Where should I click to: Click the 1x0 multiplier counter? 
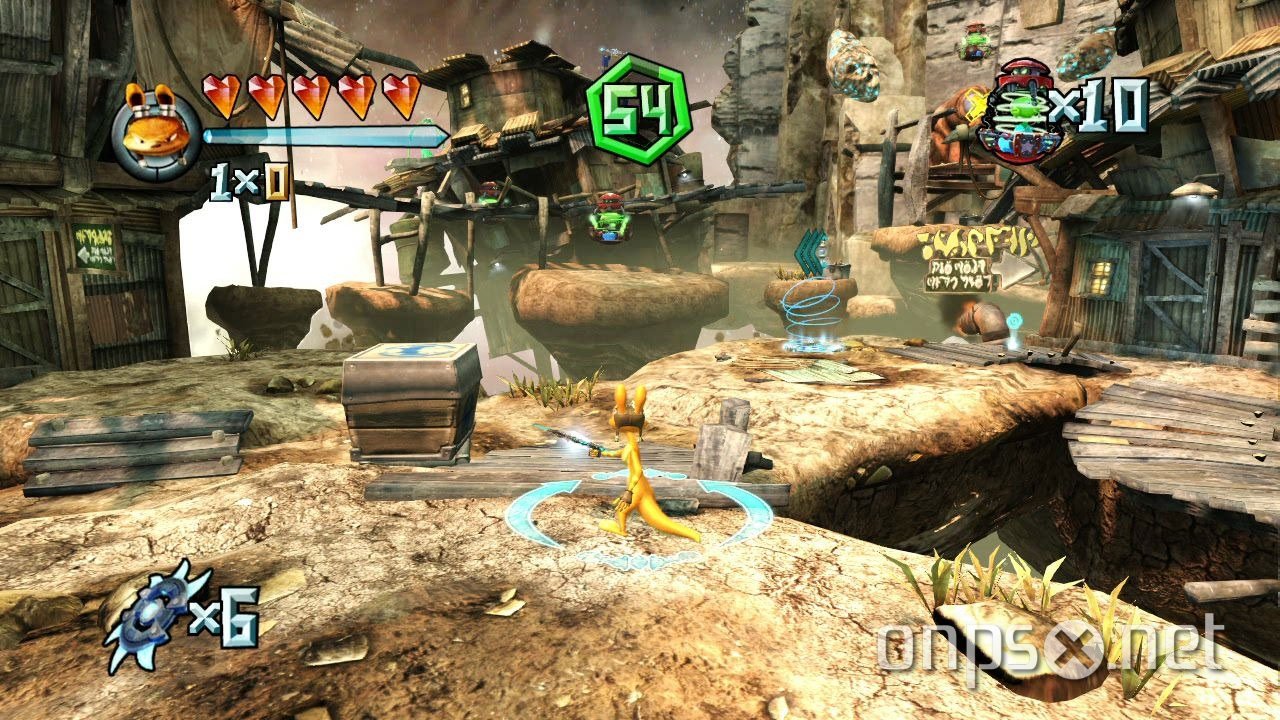pos(250,181)
